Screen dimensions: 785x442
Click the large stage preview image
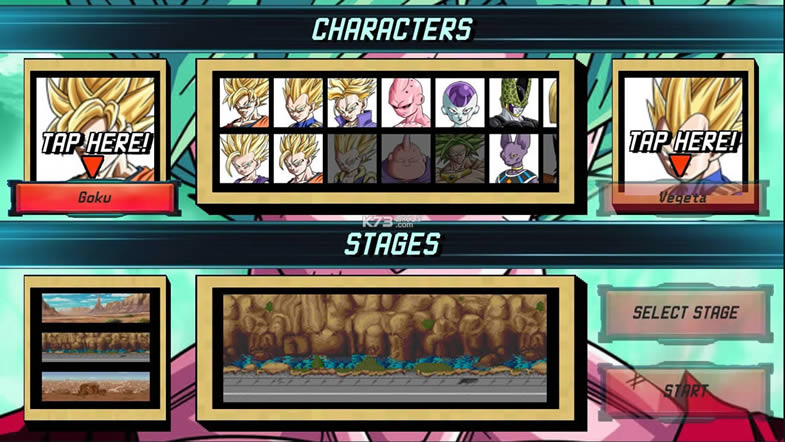pyautogui.click(x=384, y=347)
